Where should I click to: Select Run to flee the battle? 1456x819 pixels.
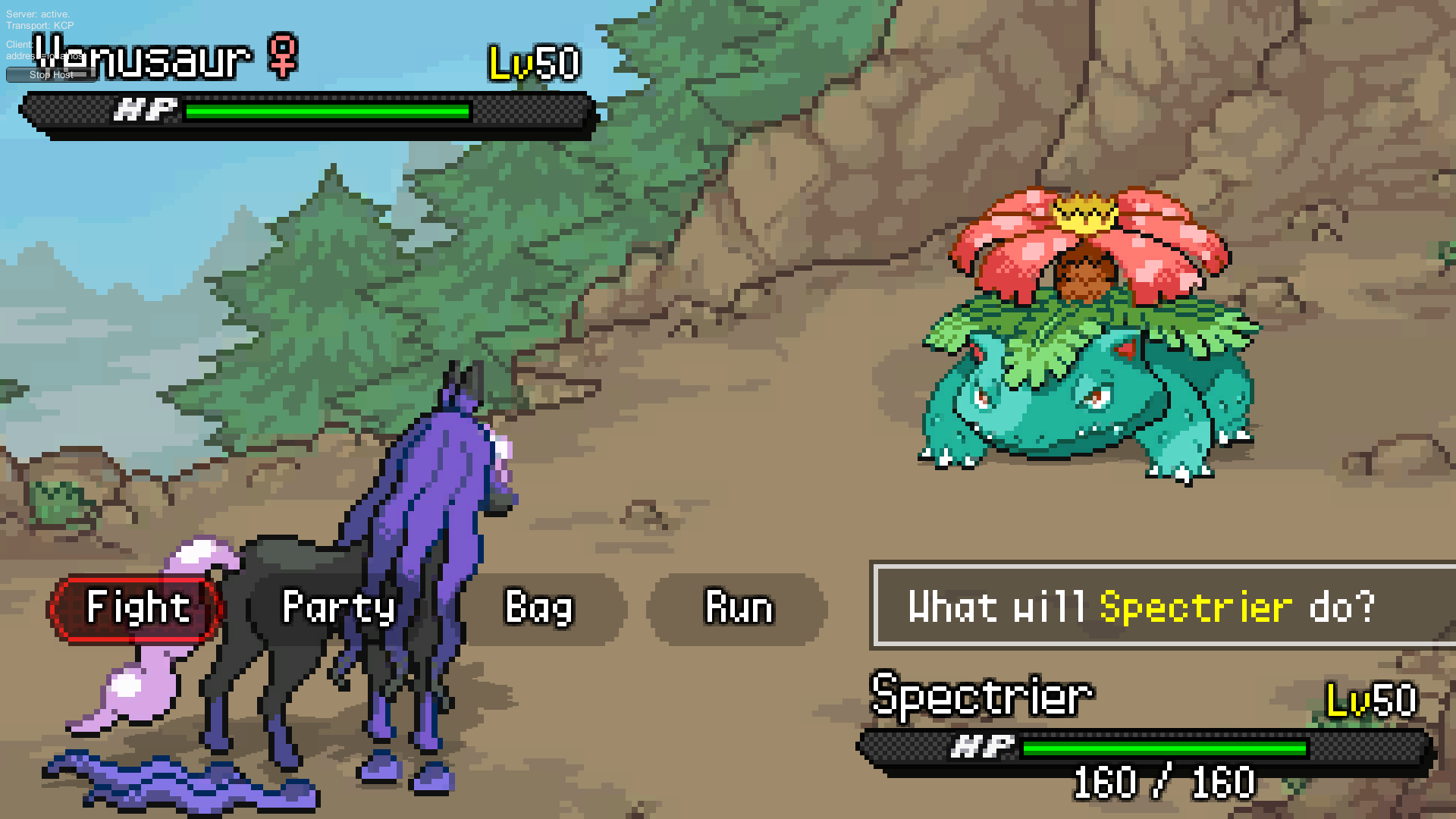pyautogui.click(x=739, y=607)
